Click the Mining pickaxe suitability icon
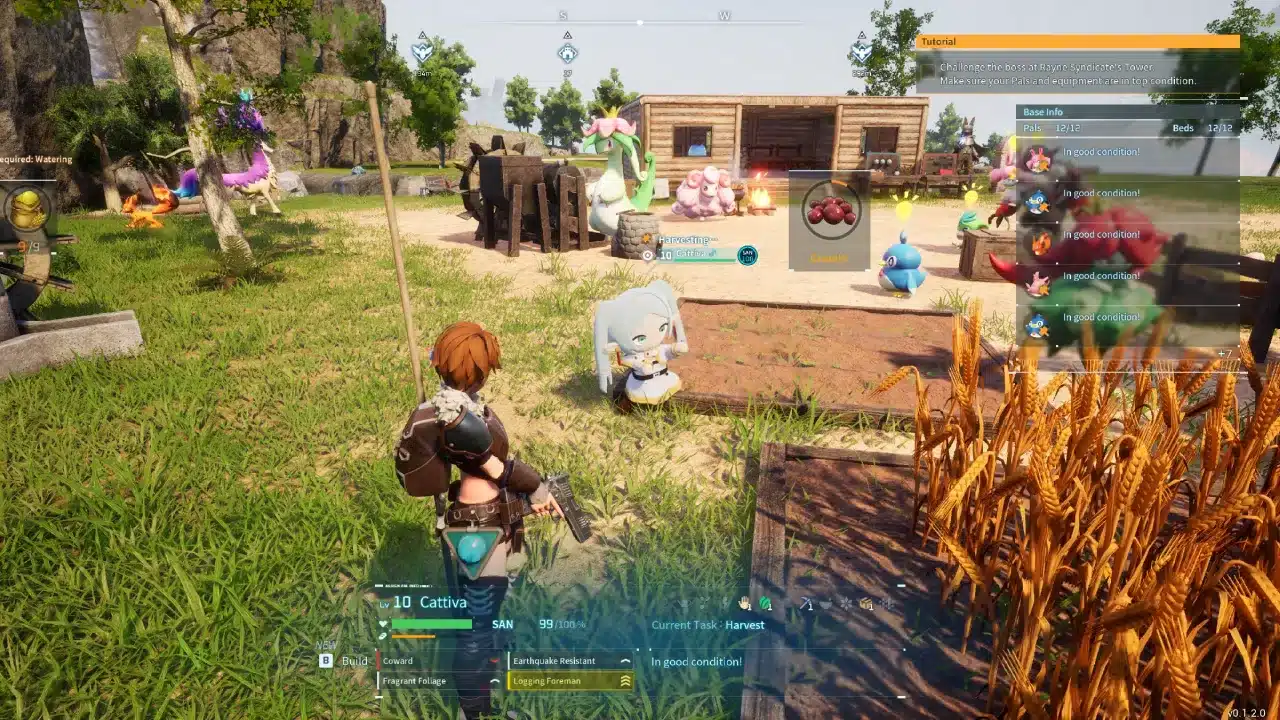 click(x=805, y=604)
